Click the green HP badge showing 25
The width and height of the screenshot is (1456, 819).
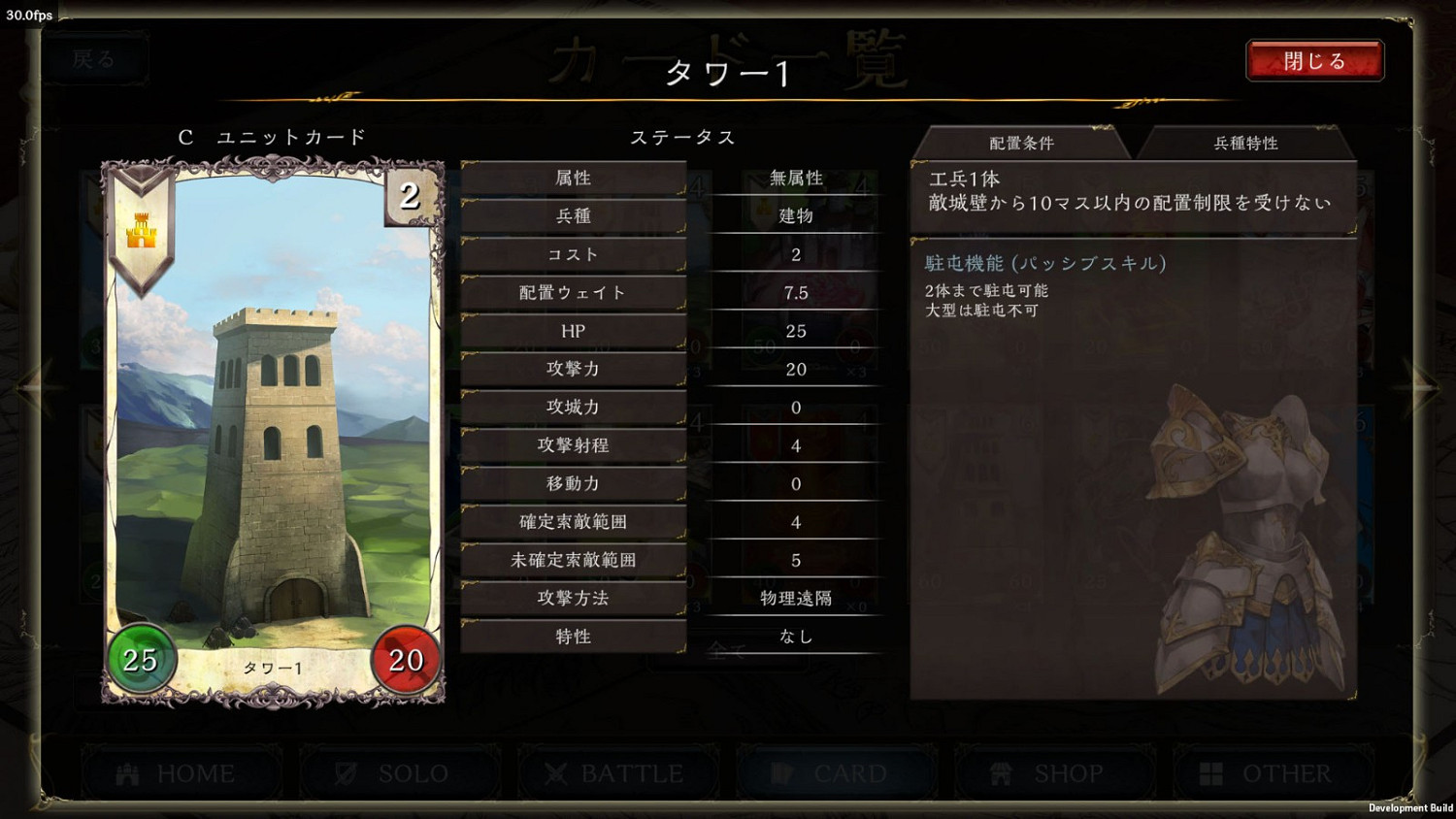point(142,661)
